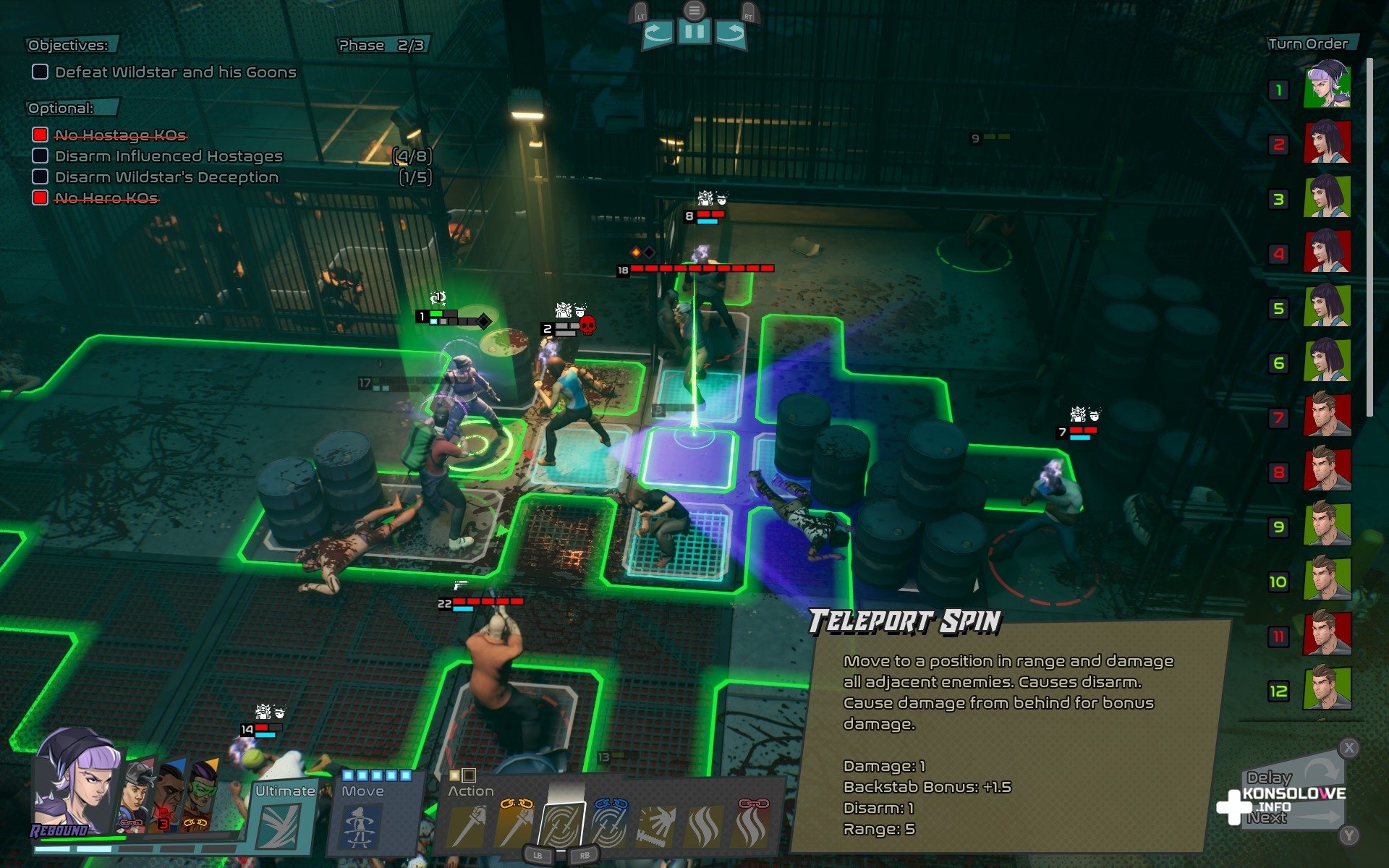The width and height of the screenshot is (1389, 868).
Task: Choose the first dagger-in-fist action
Action: click(x=465, y=827)
